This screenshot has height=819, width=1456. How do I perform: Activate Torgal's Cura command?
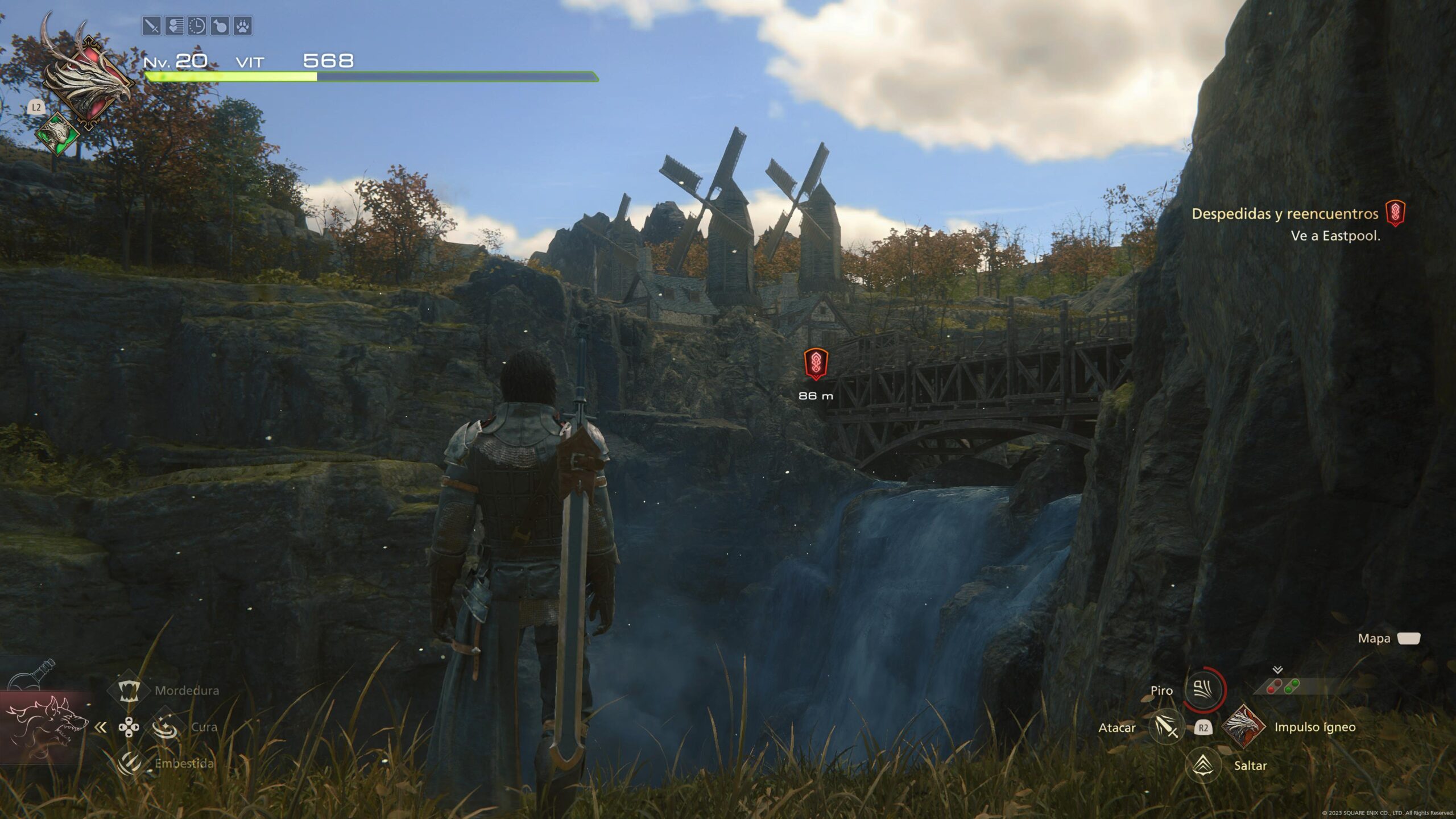pos(164,727)
